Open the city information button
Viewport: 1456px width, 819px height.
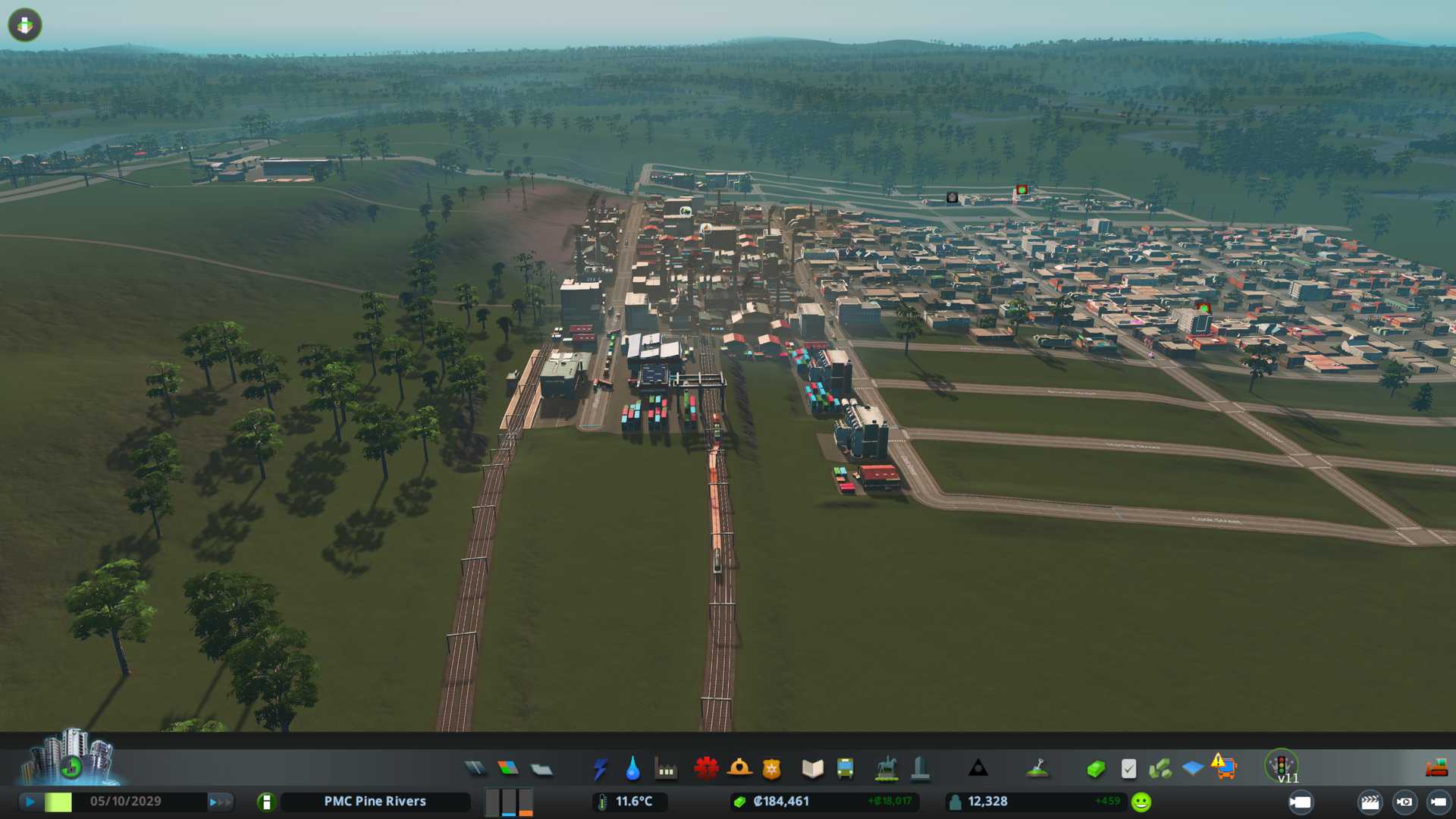click(x=266, y=802)
